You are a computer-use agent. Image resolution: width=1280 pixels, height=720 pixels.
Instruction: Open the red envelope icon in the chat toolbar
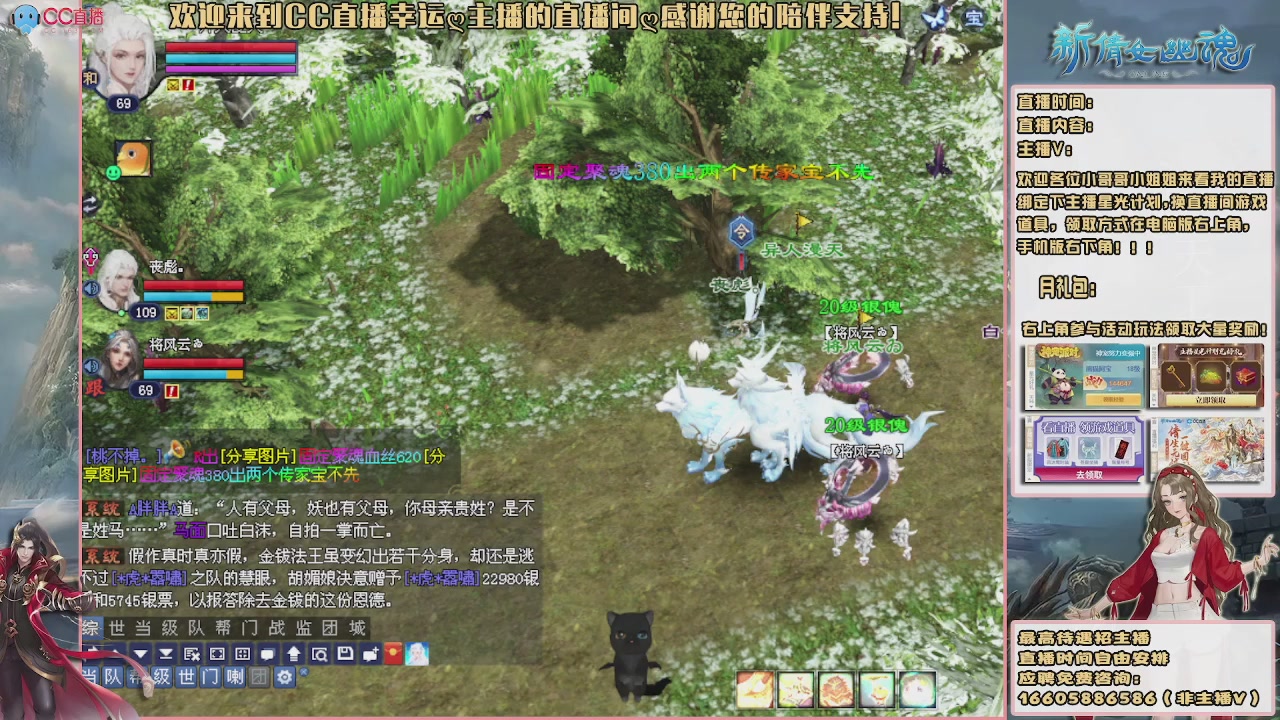point(392,654)
